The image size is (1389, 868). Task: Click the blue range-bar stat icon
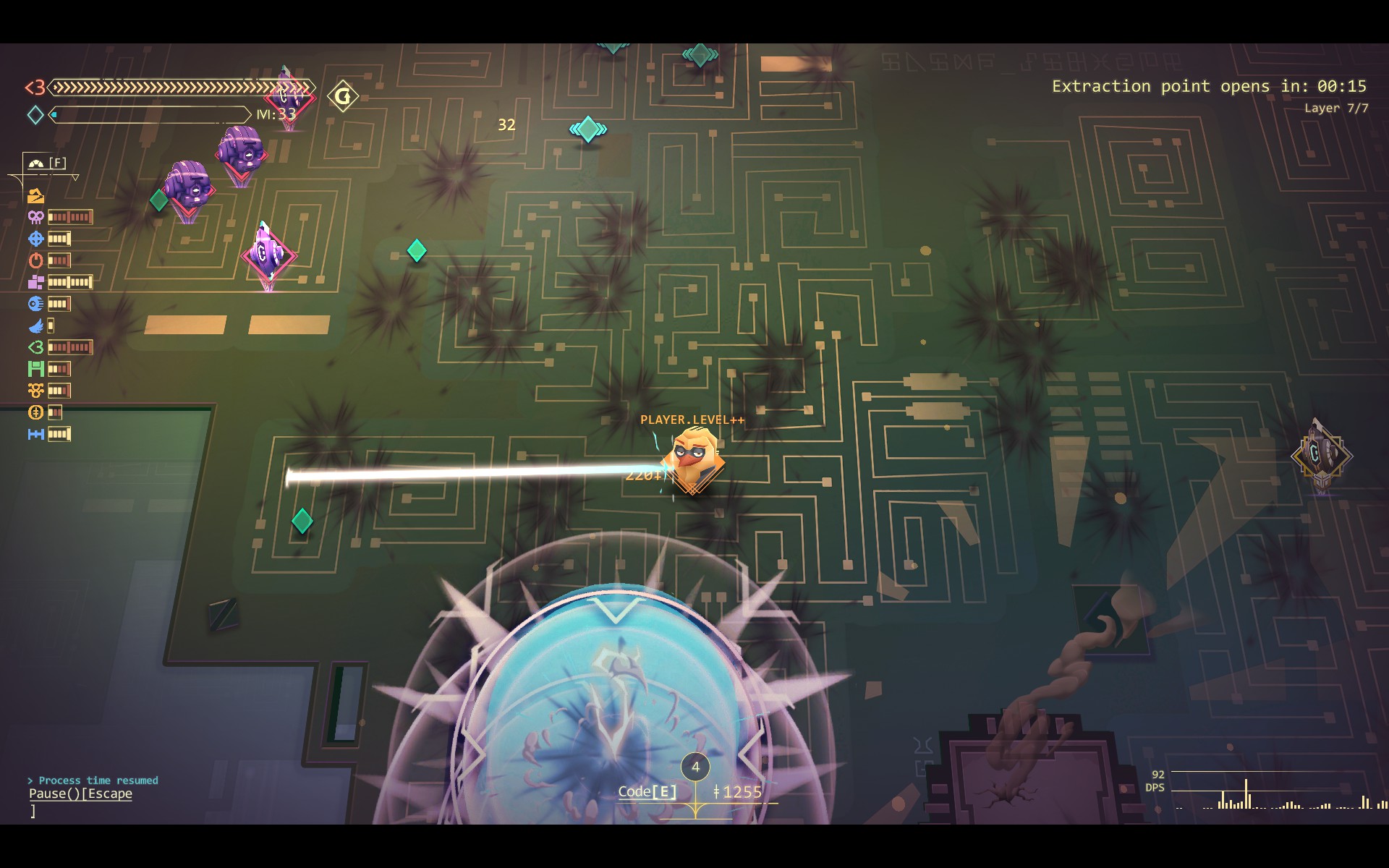pos(35,434)
